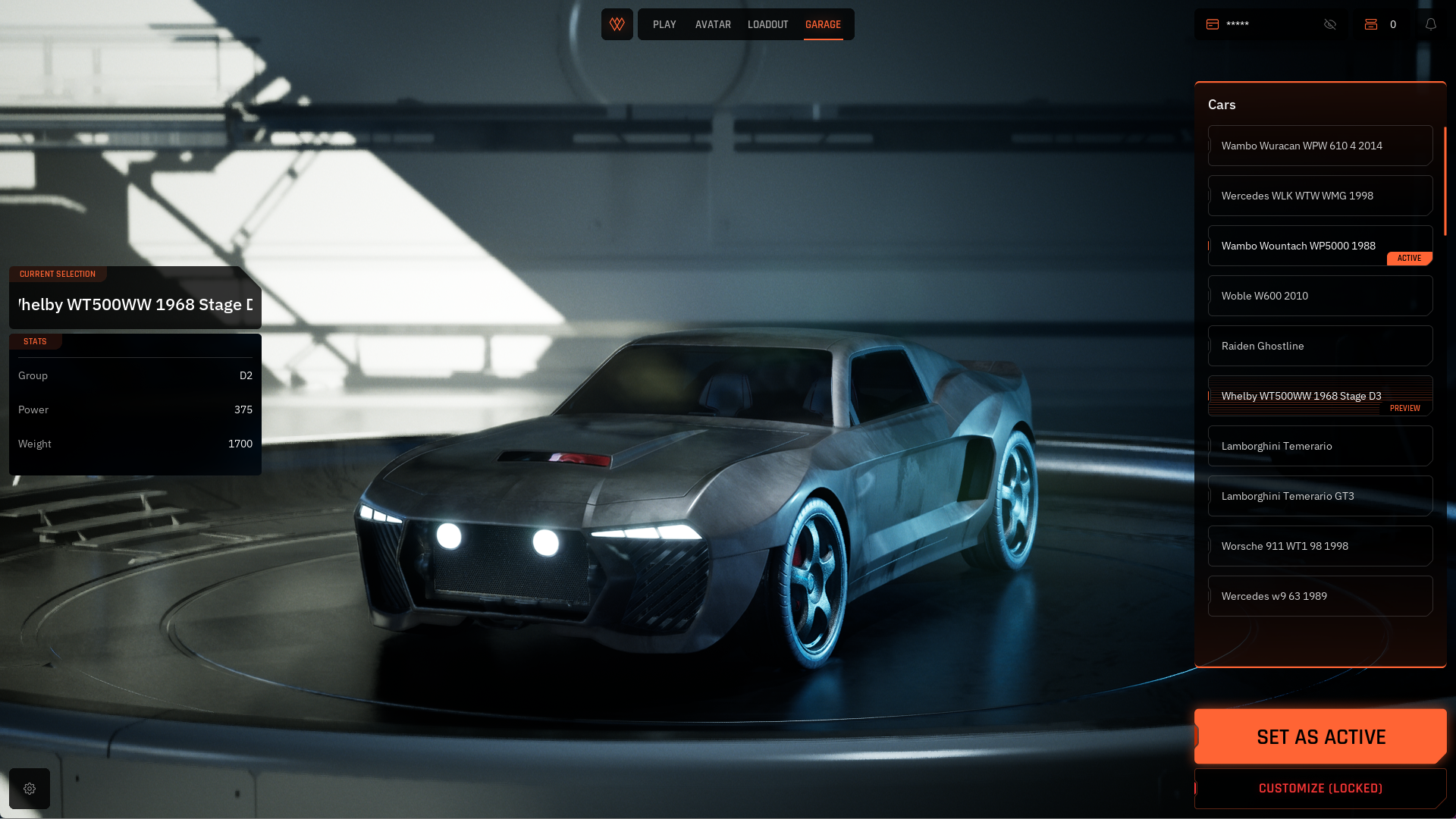This screenshot has width=1456, height=819.
Task: Choose the Lamborghini Temerario GT3
Action: point(1319,496)
